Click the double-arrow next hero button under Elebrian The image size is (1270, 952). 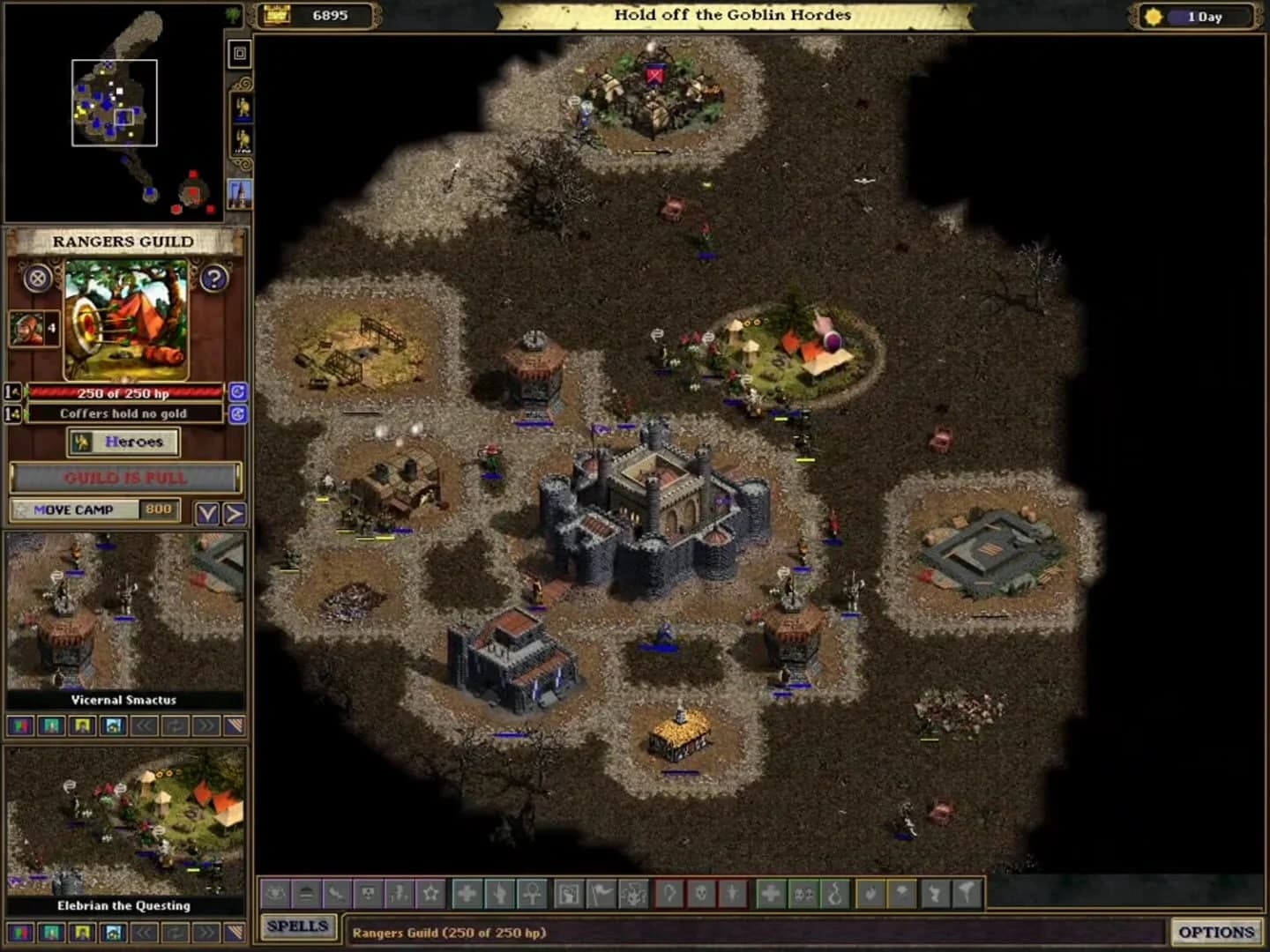pyautogui.click(x=205, y=933)
